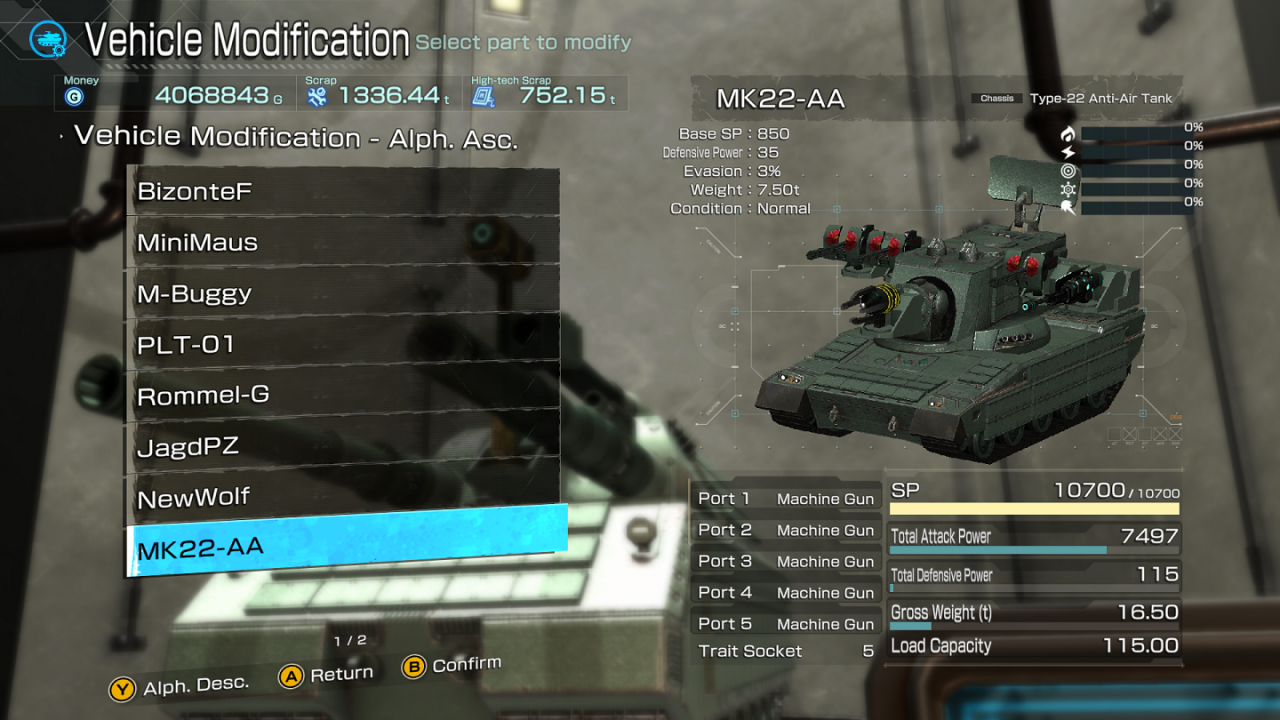1280x720 pixels.
Task: Pick the Port 4 Machine Gun row
Action: pyautogui.click(x=785, y=592)
